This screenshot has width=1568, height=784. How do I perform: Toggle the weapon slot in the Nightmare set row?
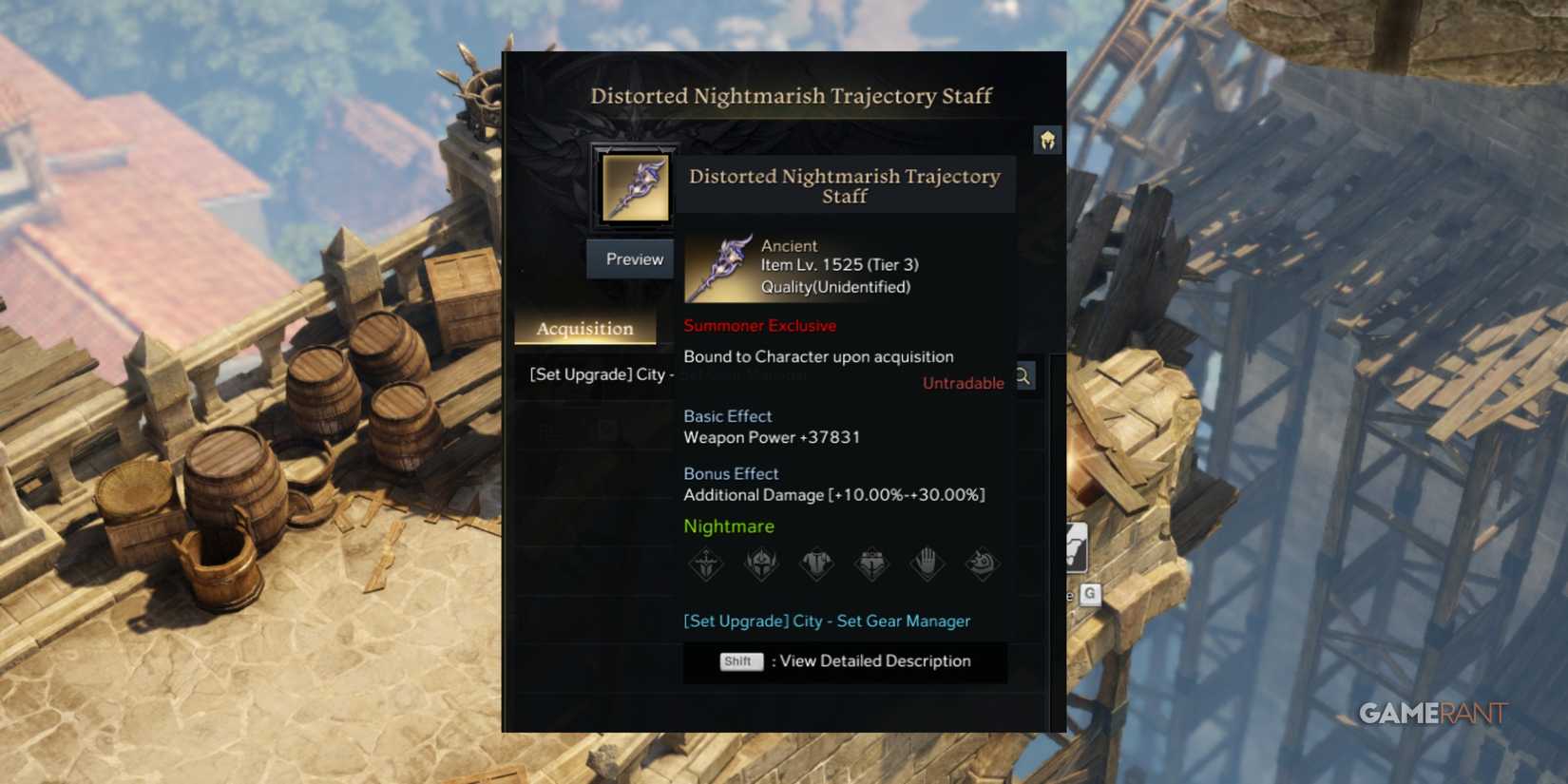point(705,563)
